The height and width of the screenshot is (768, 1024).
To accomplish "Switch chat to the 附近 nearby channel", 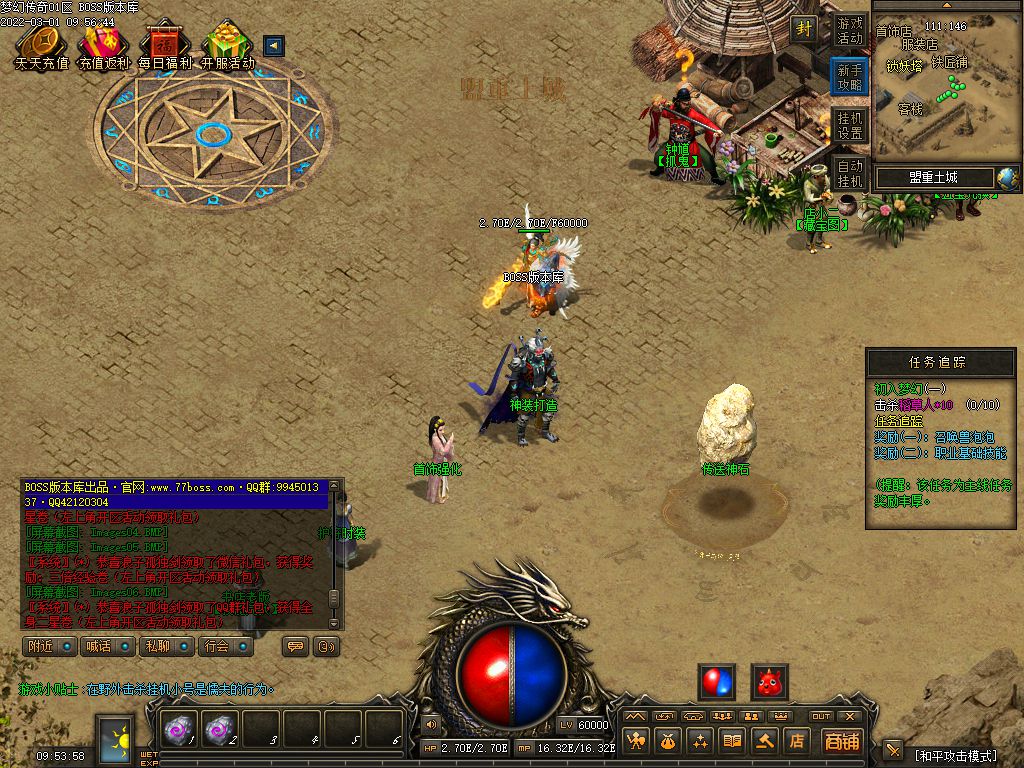I will (x=50, y=646).
